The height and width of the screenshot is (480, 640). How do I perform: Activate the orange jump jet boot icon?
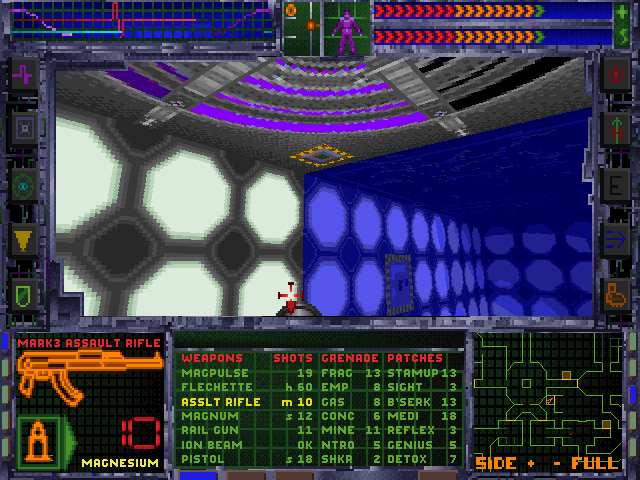614,293
